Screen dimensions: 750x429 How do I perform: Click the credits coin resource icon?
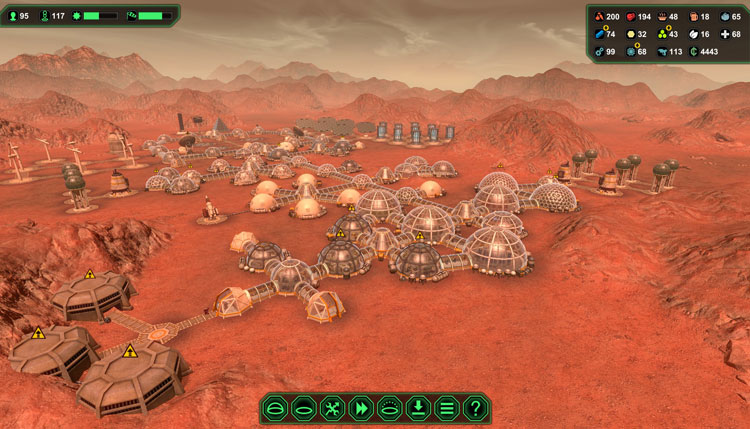point(693,51)
